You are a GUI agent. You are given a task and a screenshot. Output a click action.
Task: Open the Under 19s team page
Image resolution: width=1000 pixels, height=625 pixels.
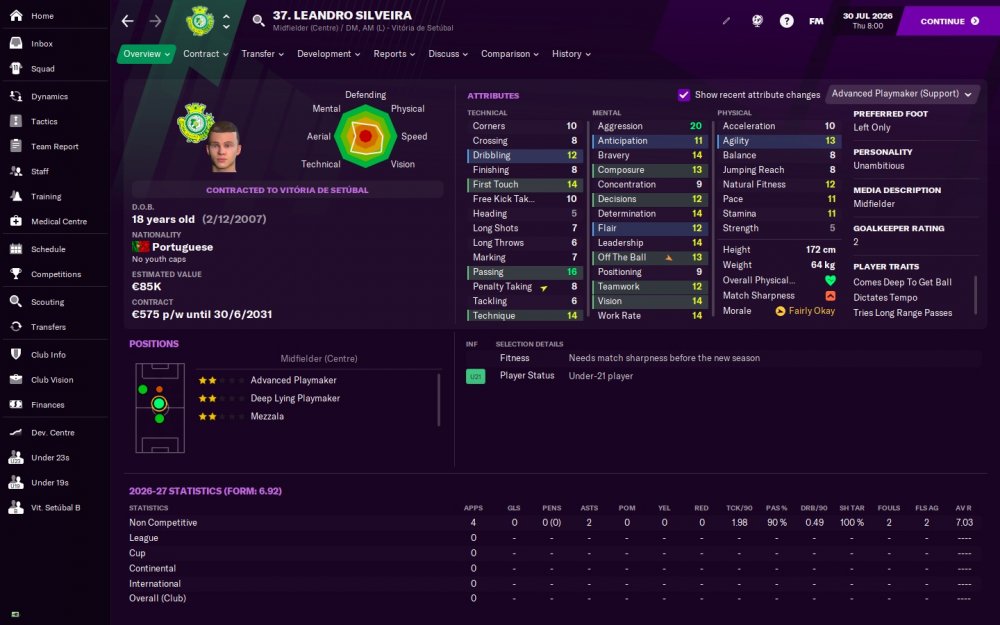tap(50, 482)
